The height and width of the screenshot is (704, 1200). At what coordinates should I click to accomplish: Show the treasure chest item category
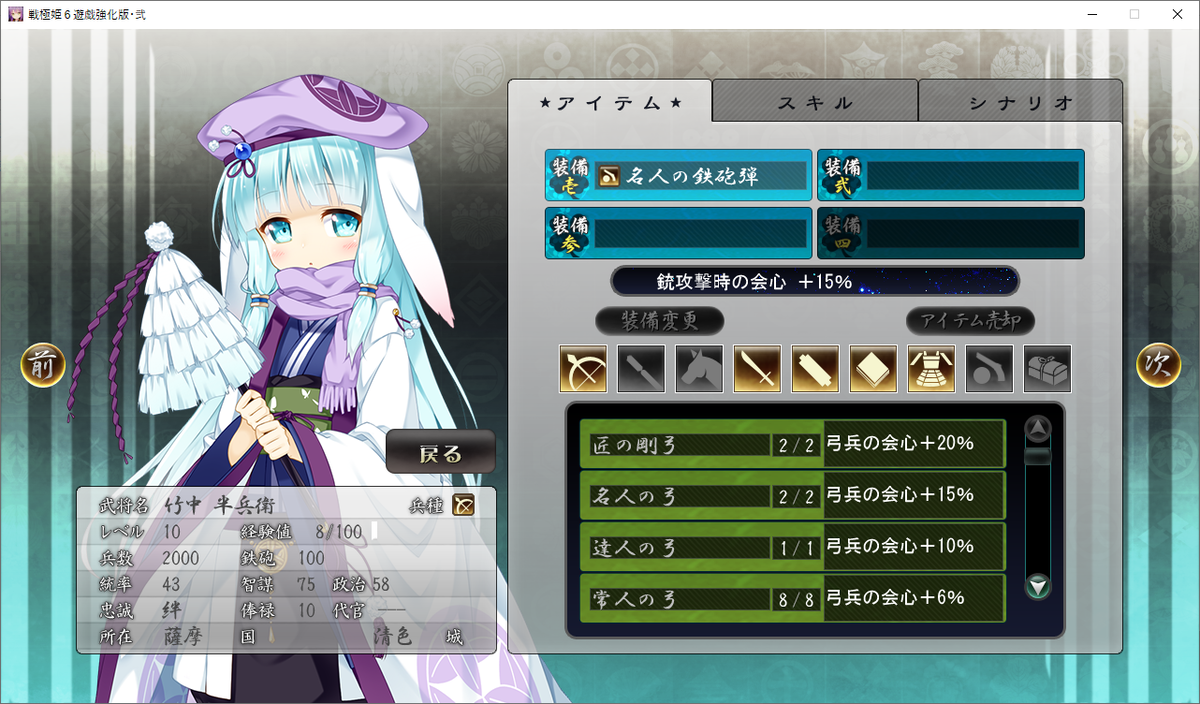pos(1047,369)
